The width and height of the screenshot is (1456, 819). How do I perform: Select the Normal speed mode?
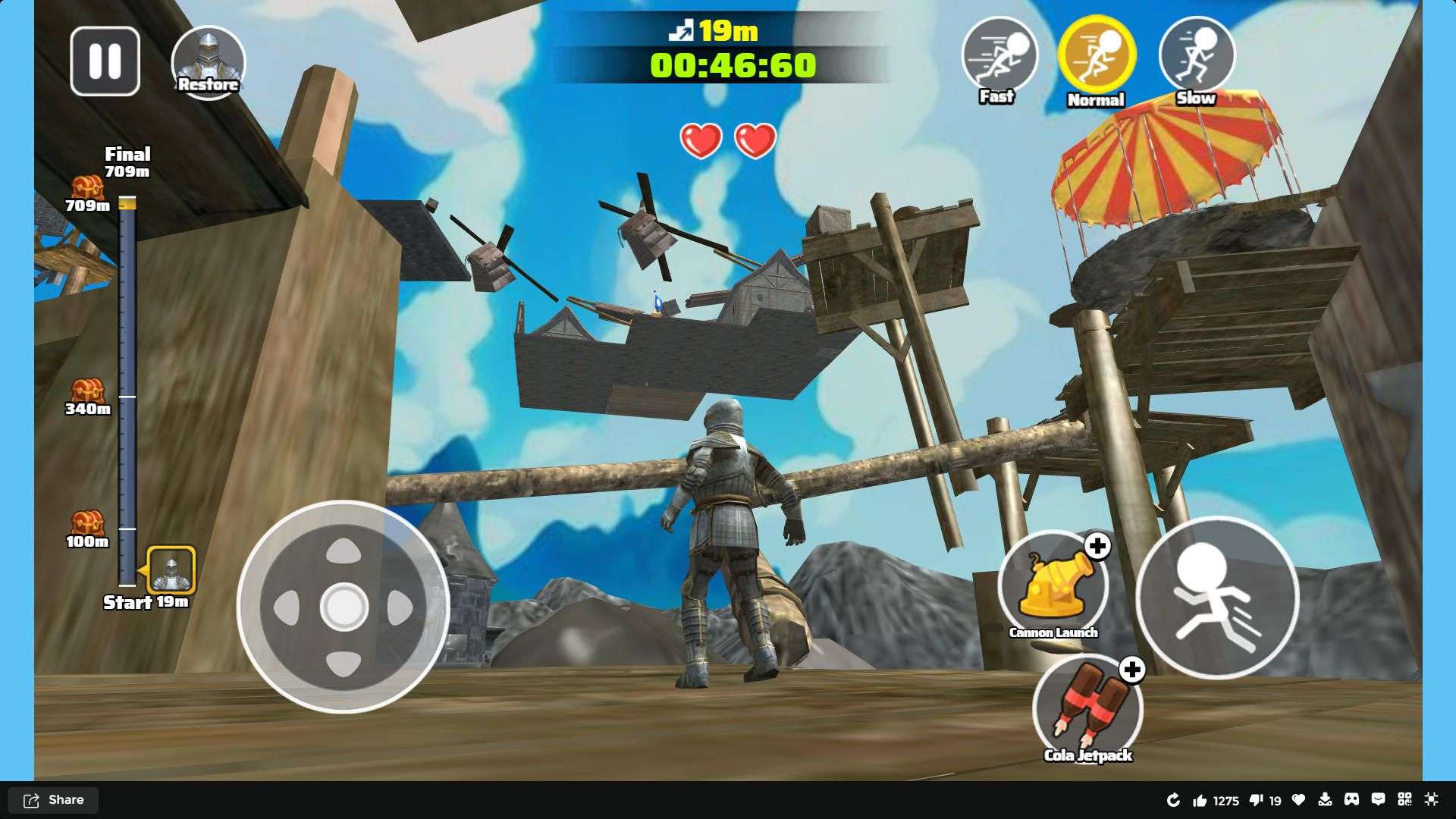tap(1097, 55)
